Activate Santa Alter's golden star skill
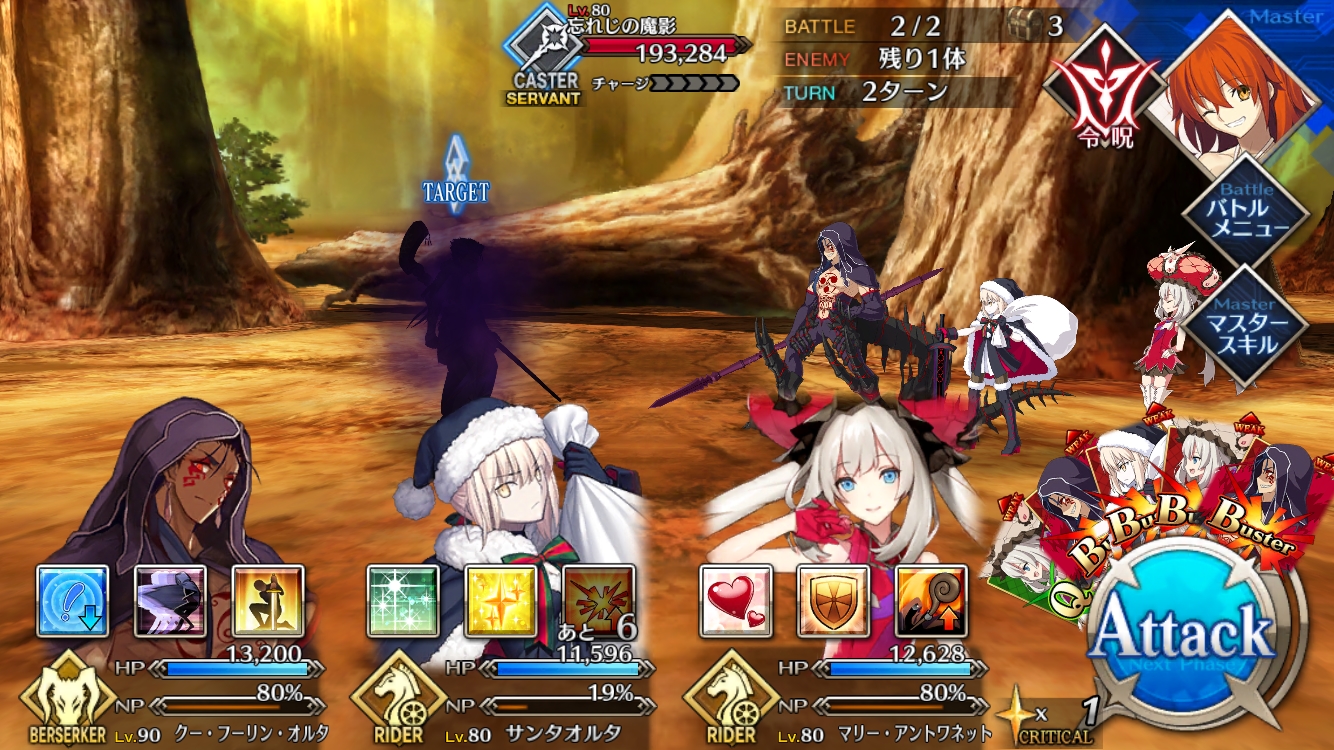 [x=501, y=601]
